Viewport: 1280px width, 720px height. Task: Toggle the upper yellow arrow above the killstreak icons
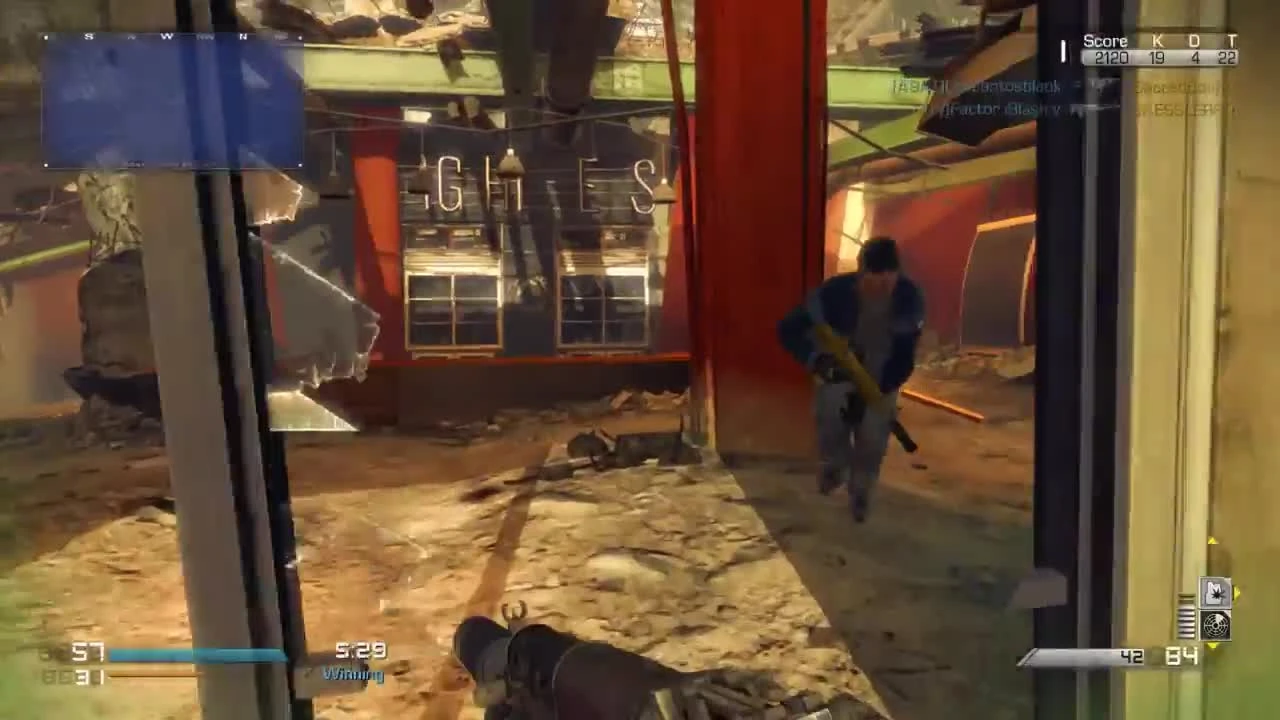tap(1212, 541)
